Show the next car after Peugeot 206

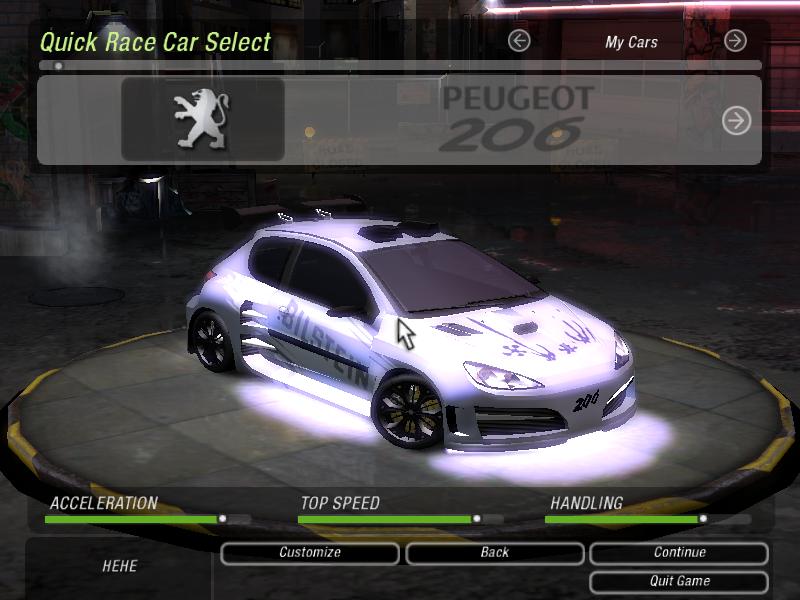pyautogui.click(x=736, y=121)
